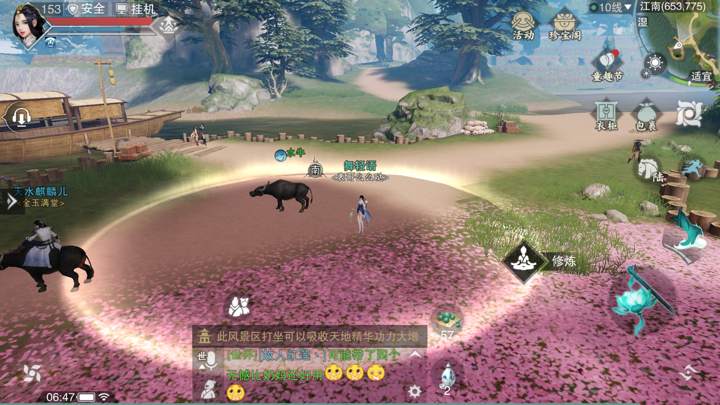720x405 pixels.
Task: Use the potion bottle with count 2
Action: [447, 376]
